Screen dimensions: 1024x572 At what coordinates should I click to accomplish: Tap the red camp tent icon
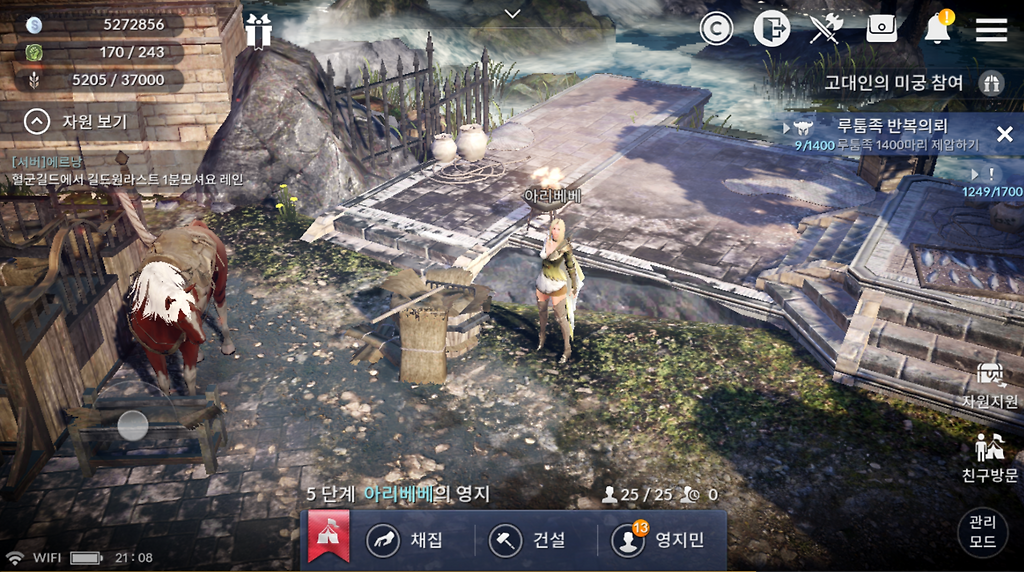328,537
